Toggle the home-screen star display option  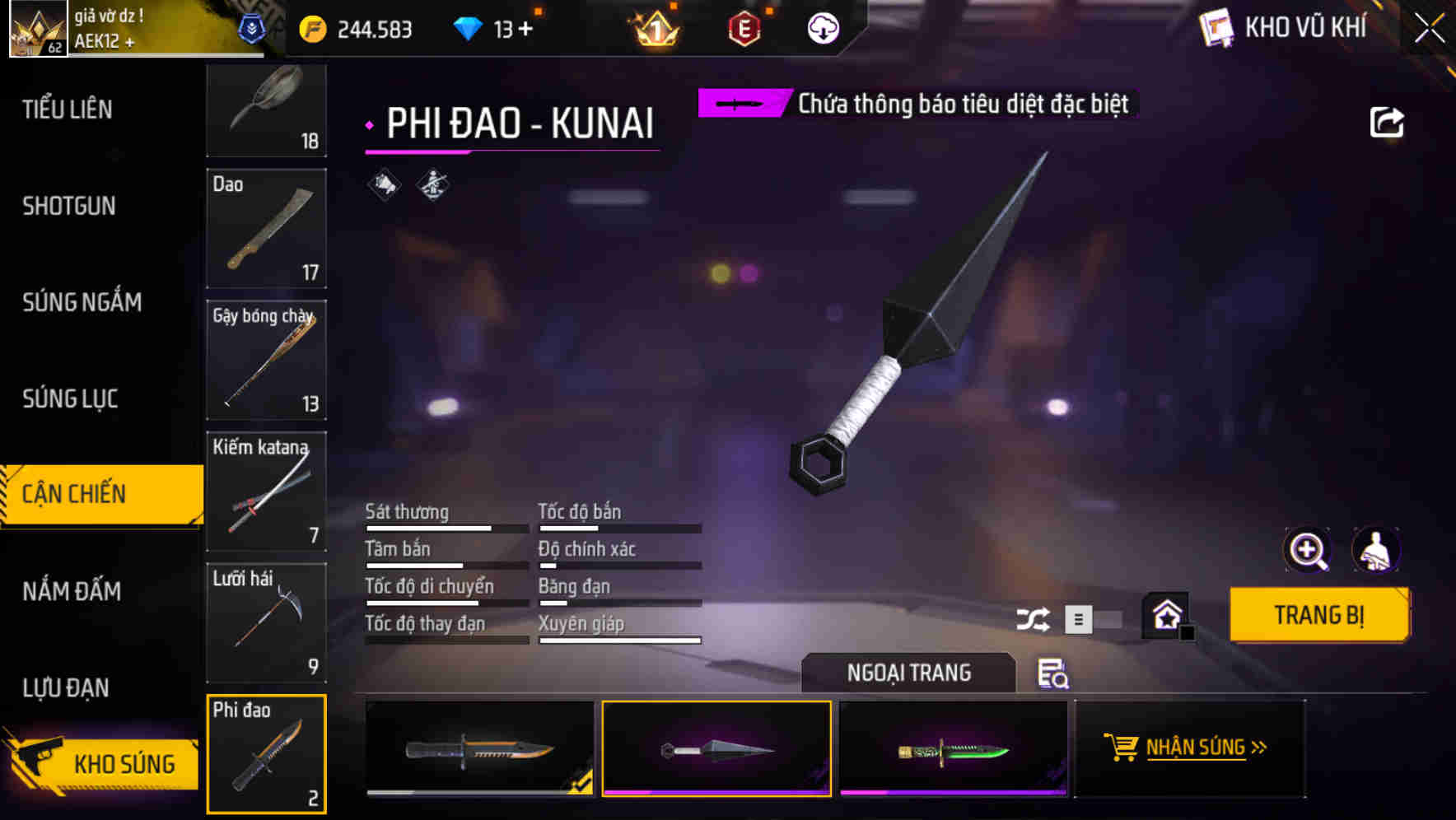1166,614
